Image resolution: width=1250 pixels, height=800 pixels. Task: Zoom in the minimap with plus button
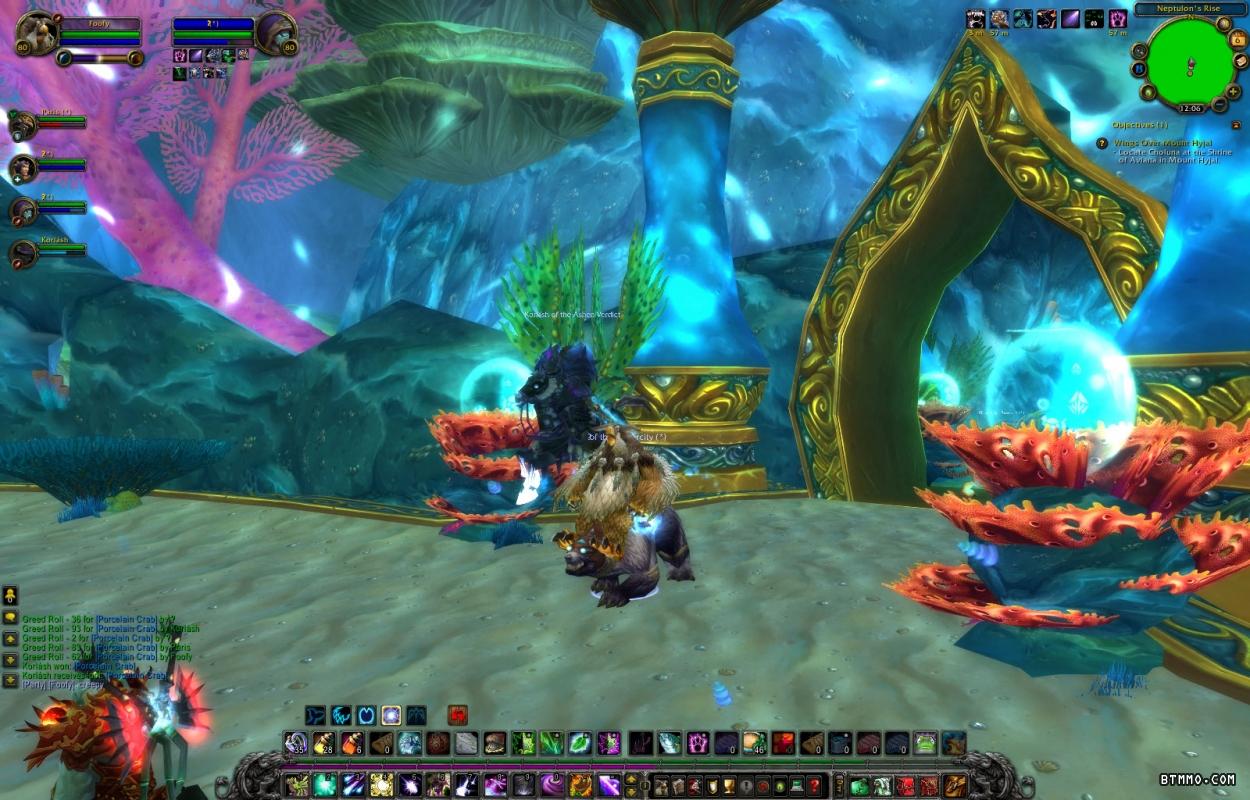click(1233, 91)
